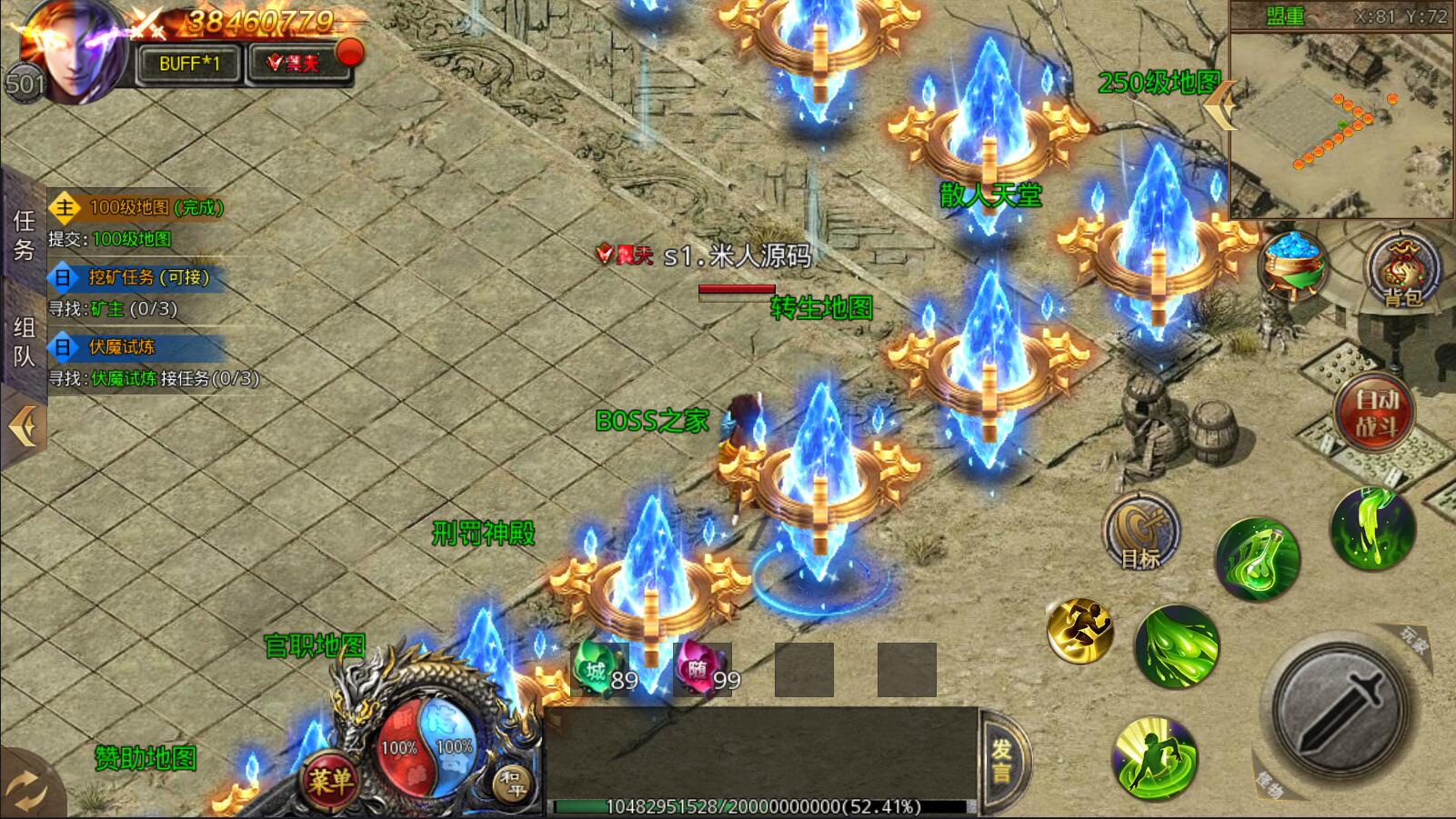The height and width of the screenshot is (819, 1456).
Task: Toggle 自动战斗 auto battle
Action: pos(1375,412)
